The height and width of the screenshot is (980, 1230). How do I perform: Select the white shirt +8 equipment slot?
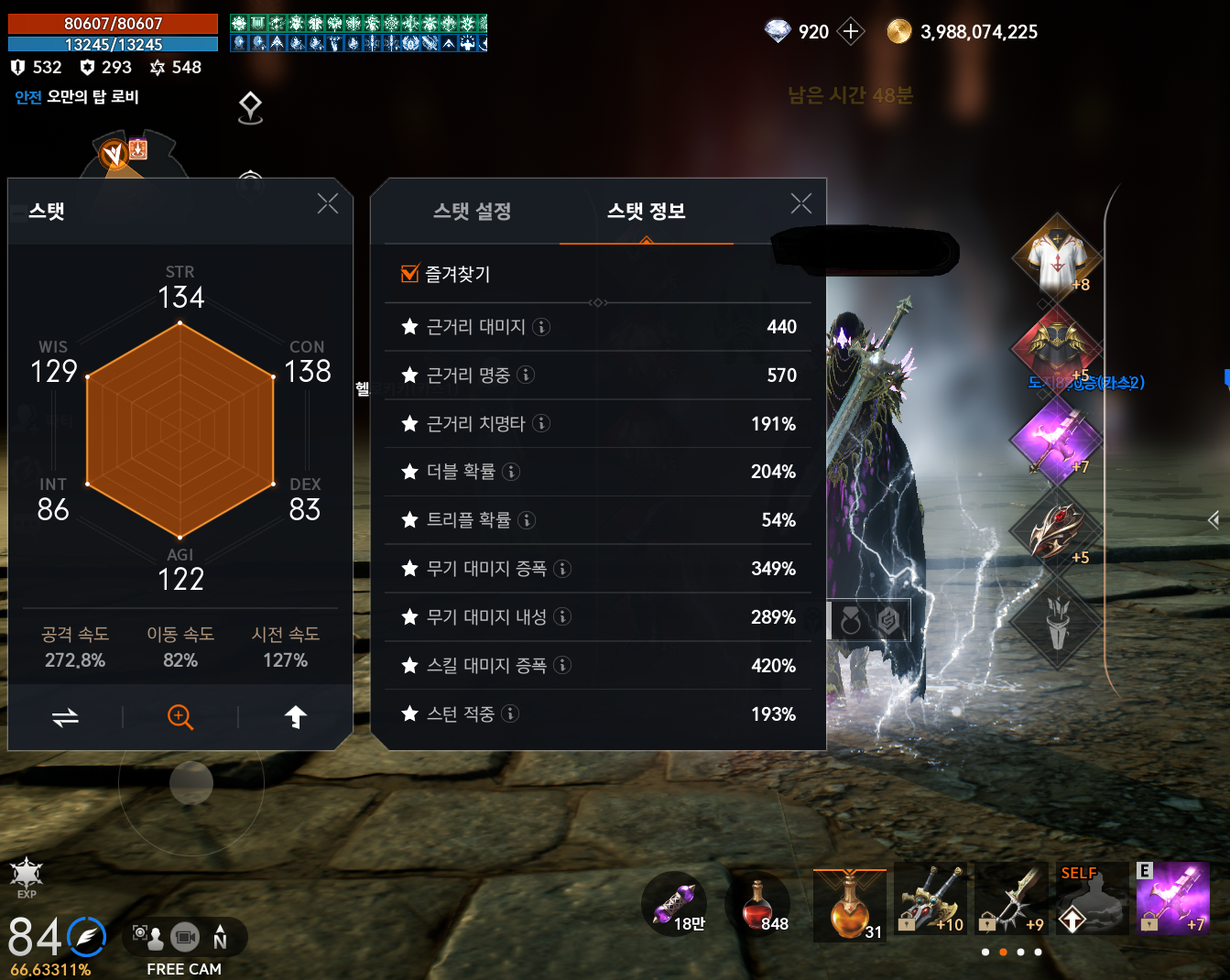(1057, 259)
